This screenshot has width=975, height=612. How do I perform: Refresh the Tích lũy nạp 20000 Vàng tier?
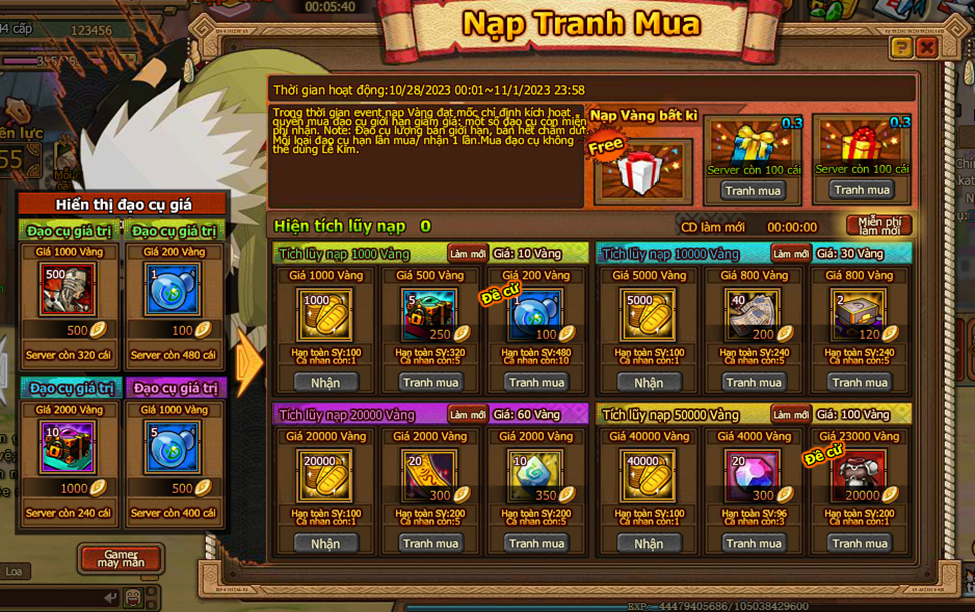pyautogui.click(x=467, y=415)
